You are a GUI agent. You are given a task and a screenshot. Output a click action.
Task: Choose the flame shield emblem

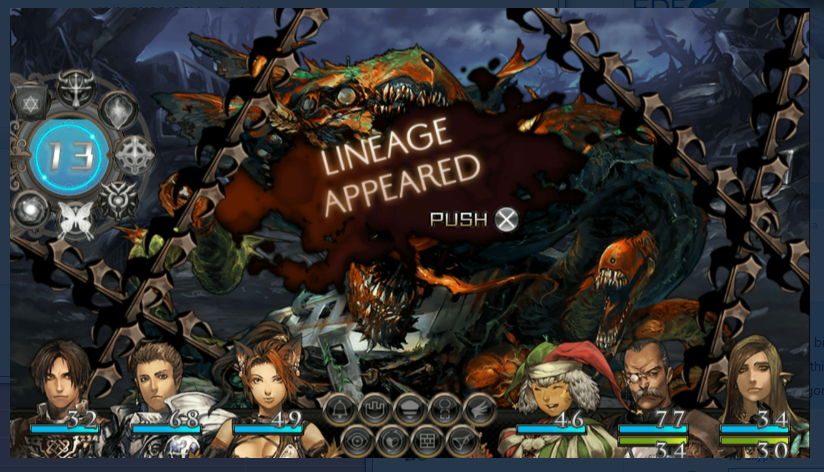pos(118,110)
